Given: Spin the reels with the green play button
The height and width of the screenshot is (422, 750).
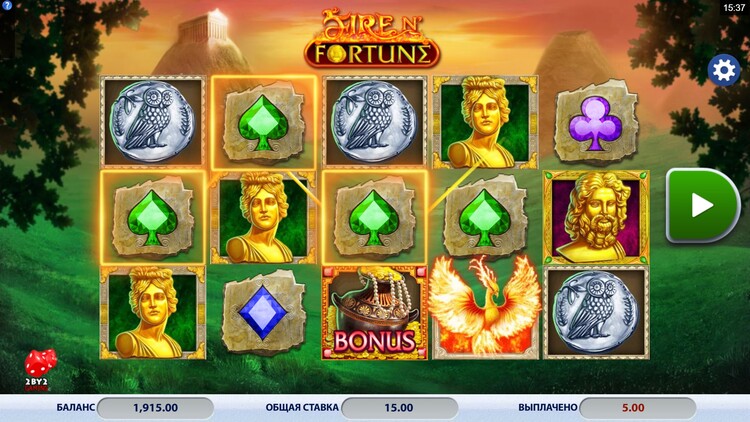Looking at the screenshot, I should coord(703,205).
